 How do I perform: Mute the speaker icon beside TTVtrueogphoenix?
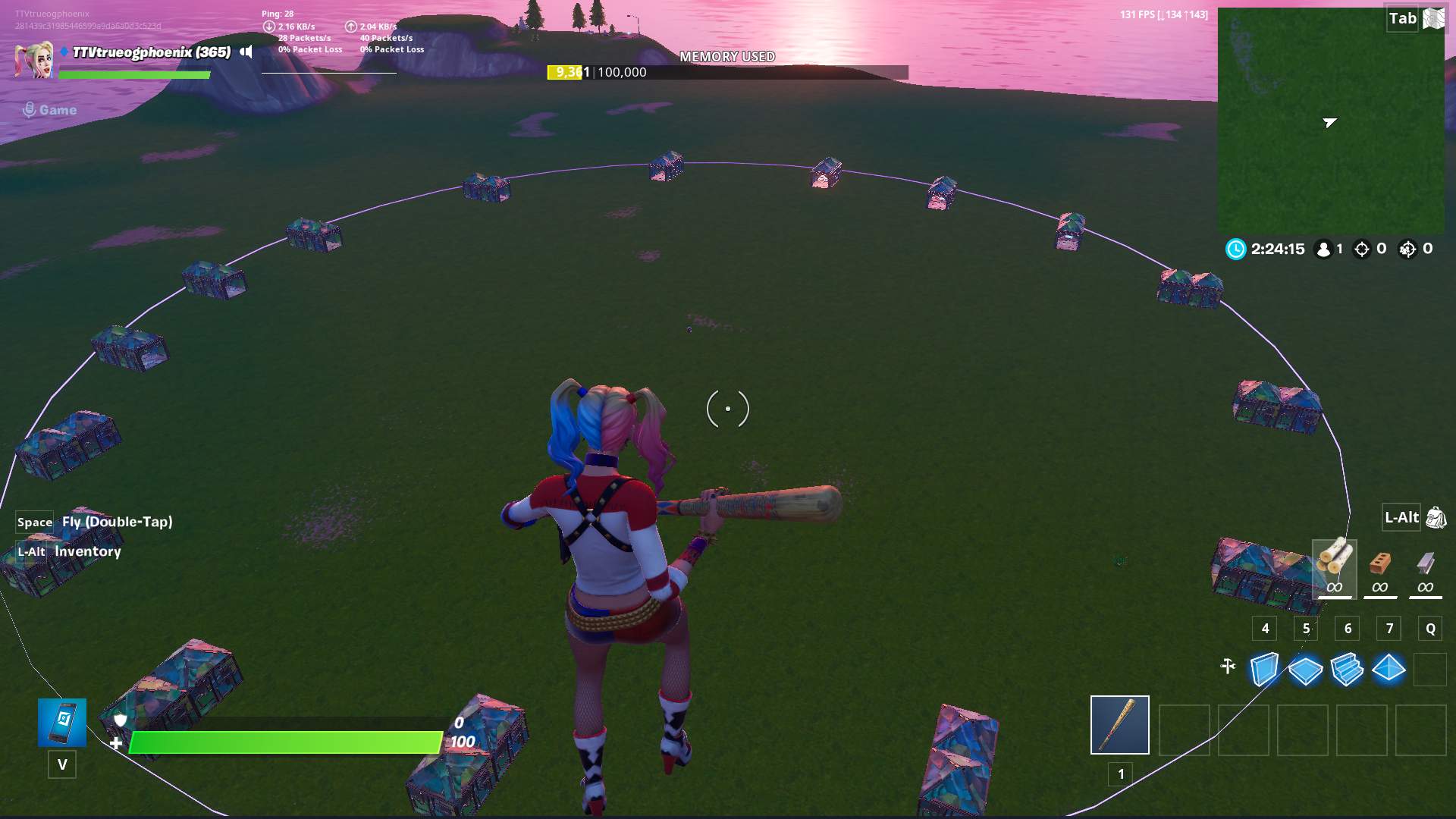point(245,52)
